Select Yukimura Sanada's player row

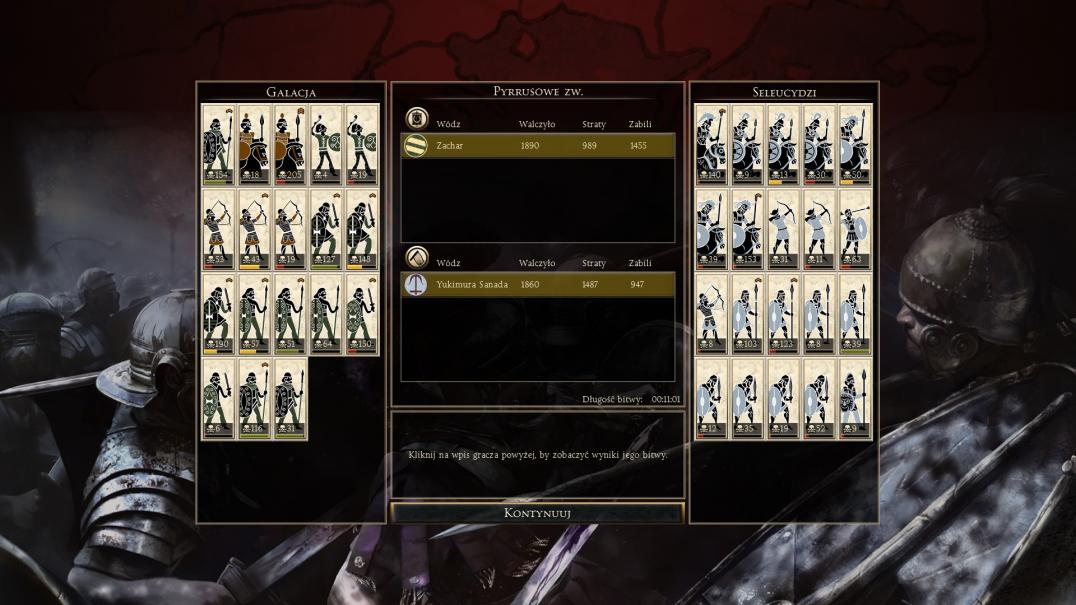click(537, 285)
